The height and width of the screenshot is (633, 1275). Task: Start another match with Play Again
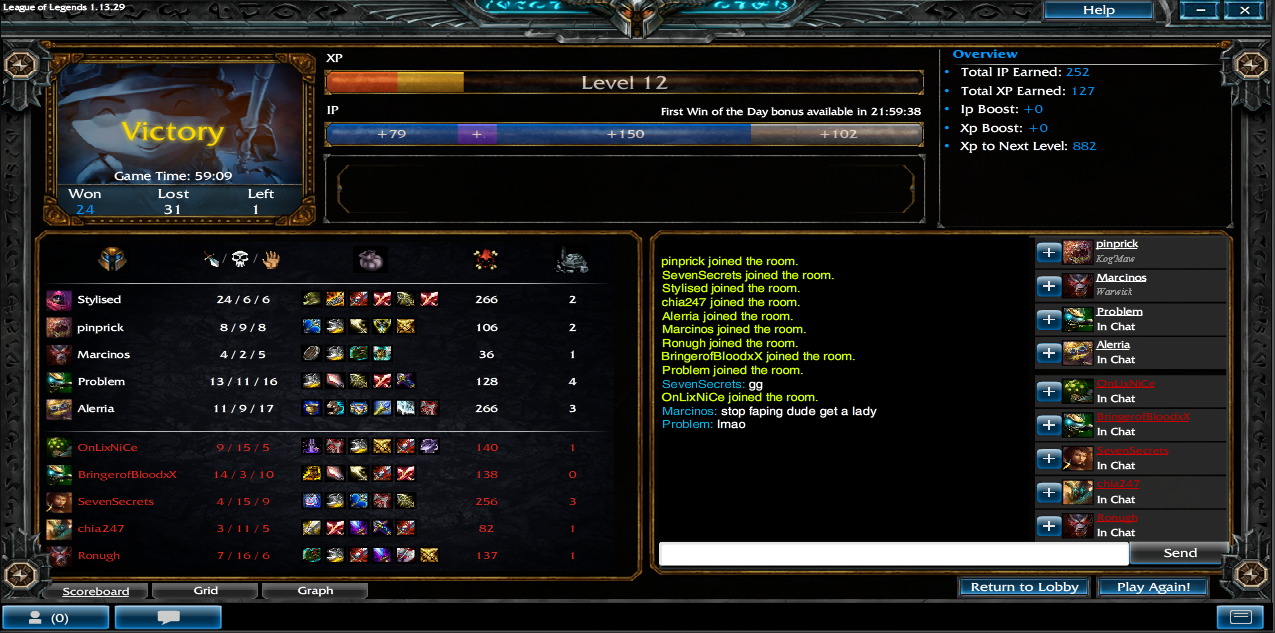1153,587
